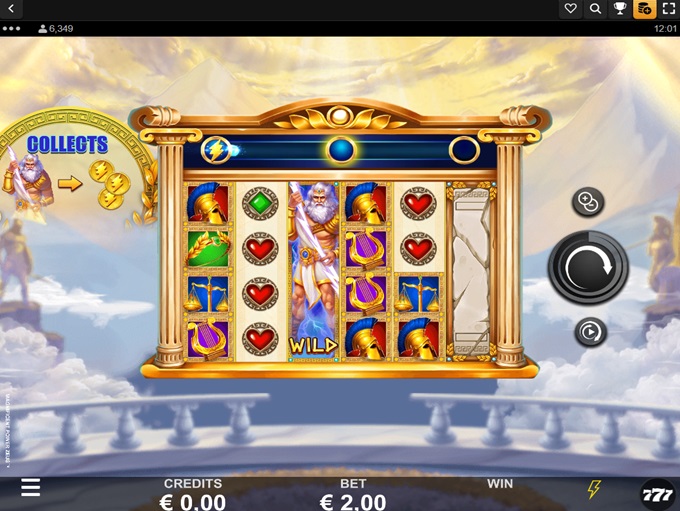Image resolution: width=680 pixels, height=511 pixels.
Task: Start autoplay with the small play-arrow button
Action: coord(588,332)
